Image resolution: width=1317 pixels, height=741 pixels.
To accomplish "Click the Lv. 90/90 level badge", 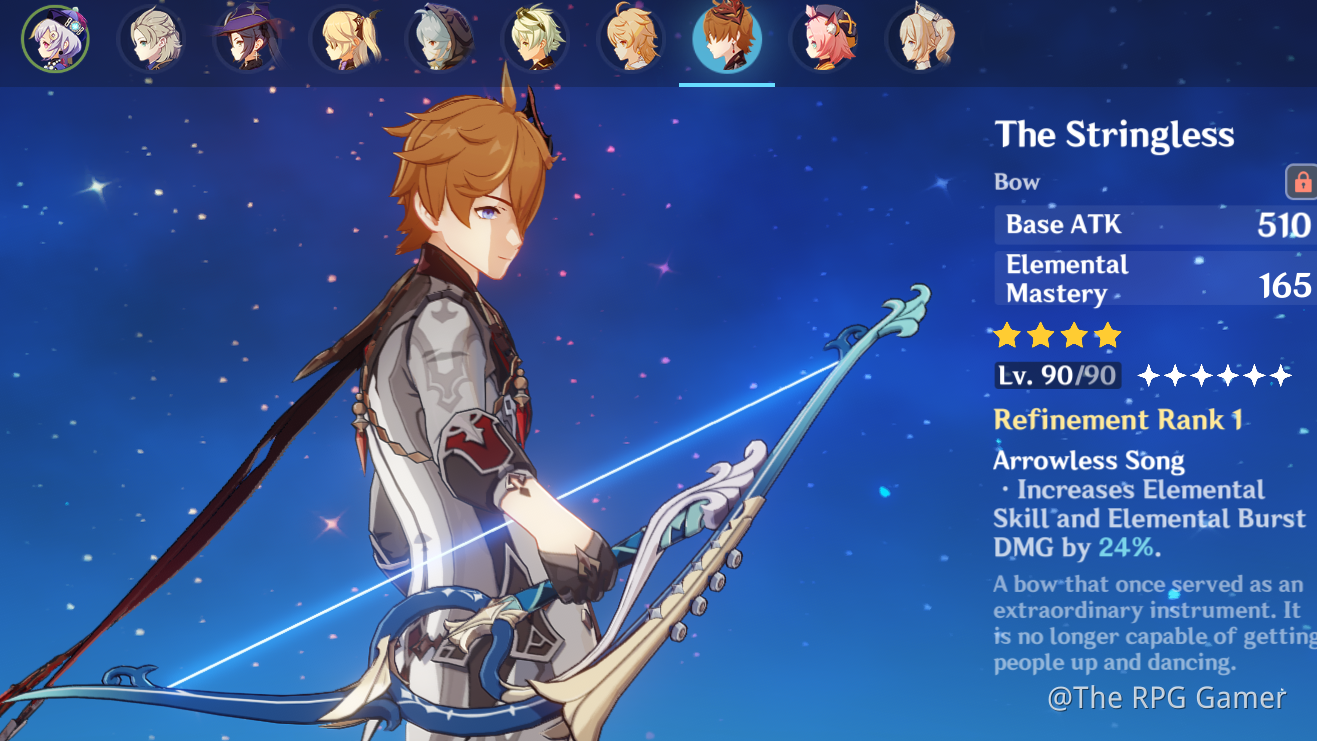I will click(x=1059, y=376).
